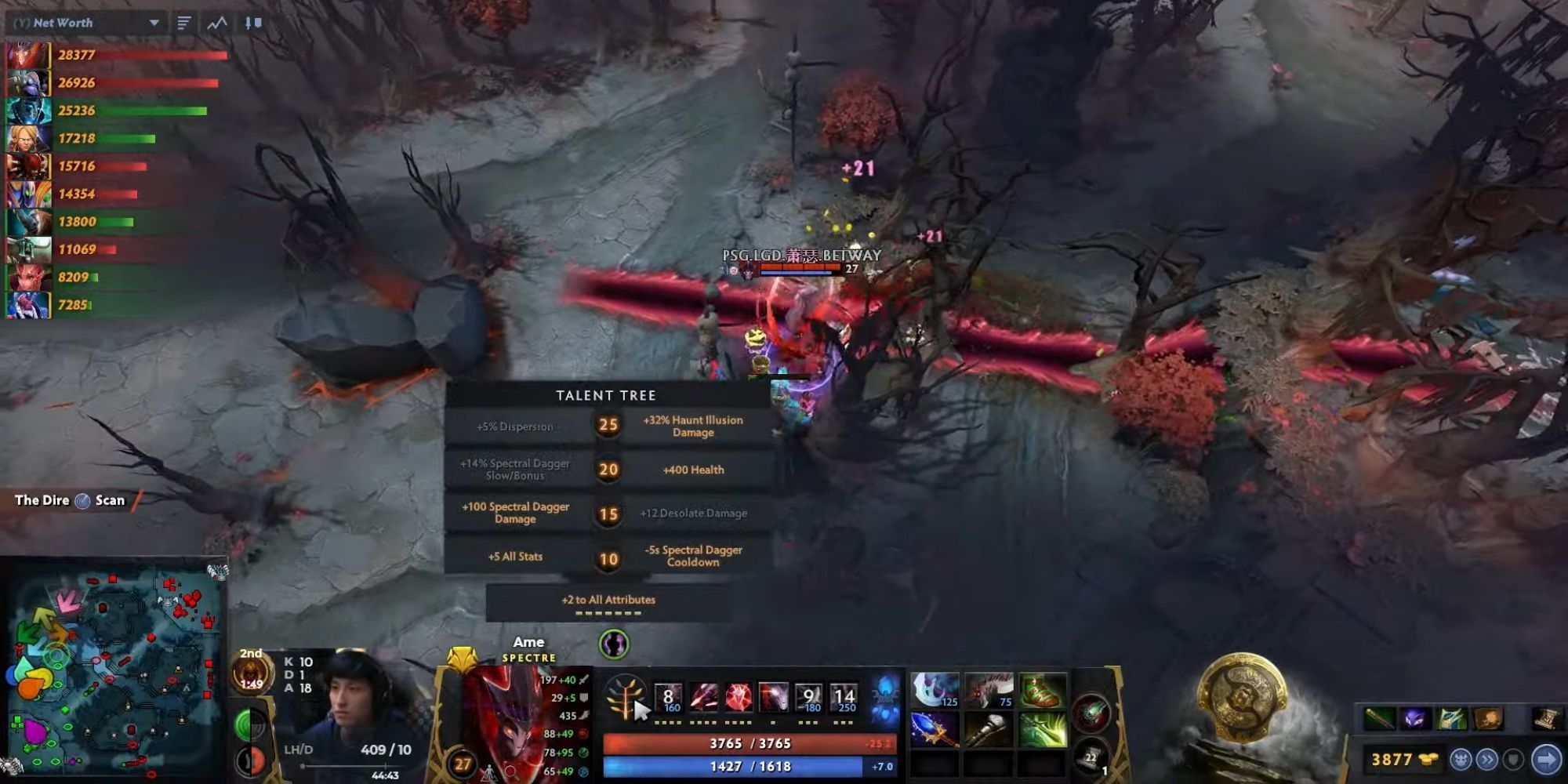Image resolution: width=1568 pixels, height=784 pixels.
Task: Toggle the column sort arrows
Action: coord(250,23)
